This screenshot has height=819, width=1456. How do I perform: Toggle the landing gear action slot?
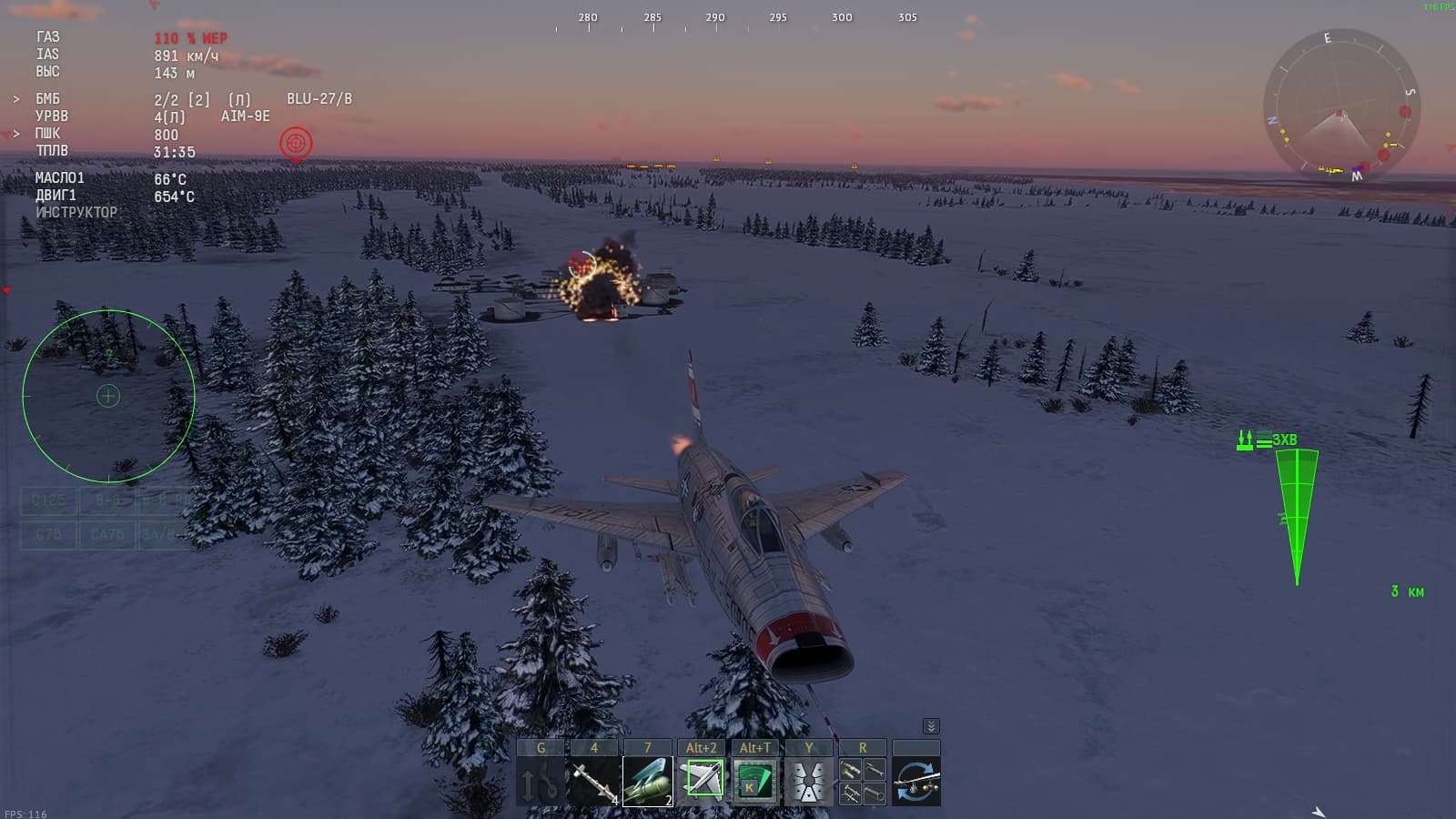point(541,781)
